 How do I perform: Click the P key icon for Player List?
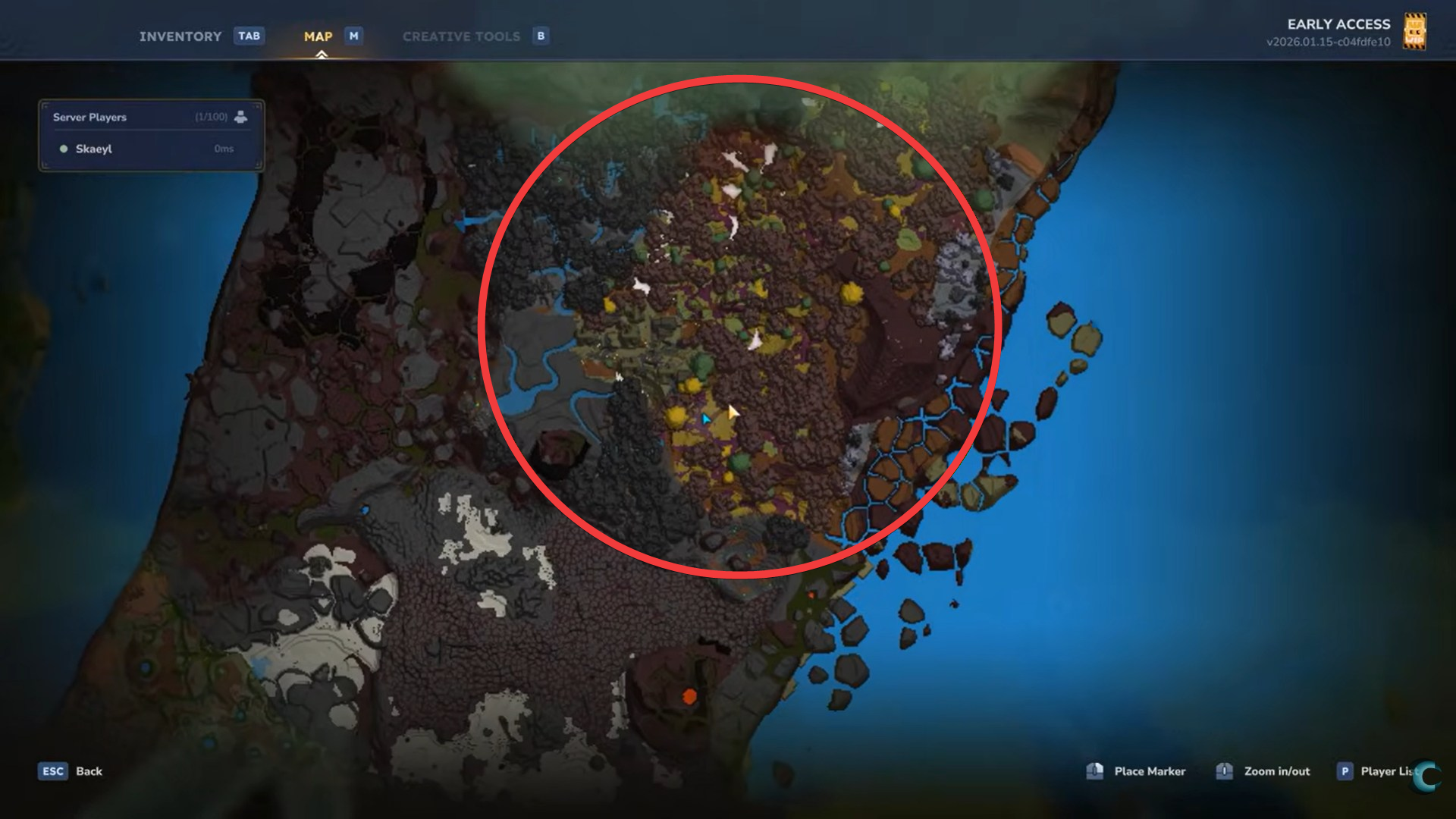(x=1345, y=770)
